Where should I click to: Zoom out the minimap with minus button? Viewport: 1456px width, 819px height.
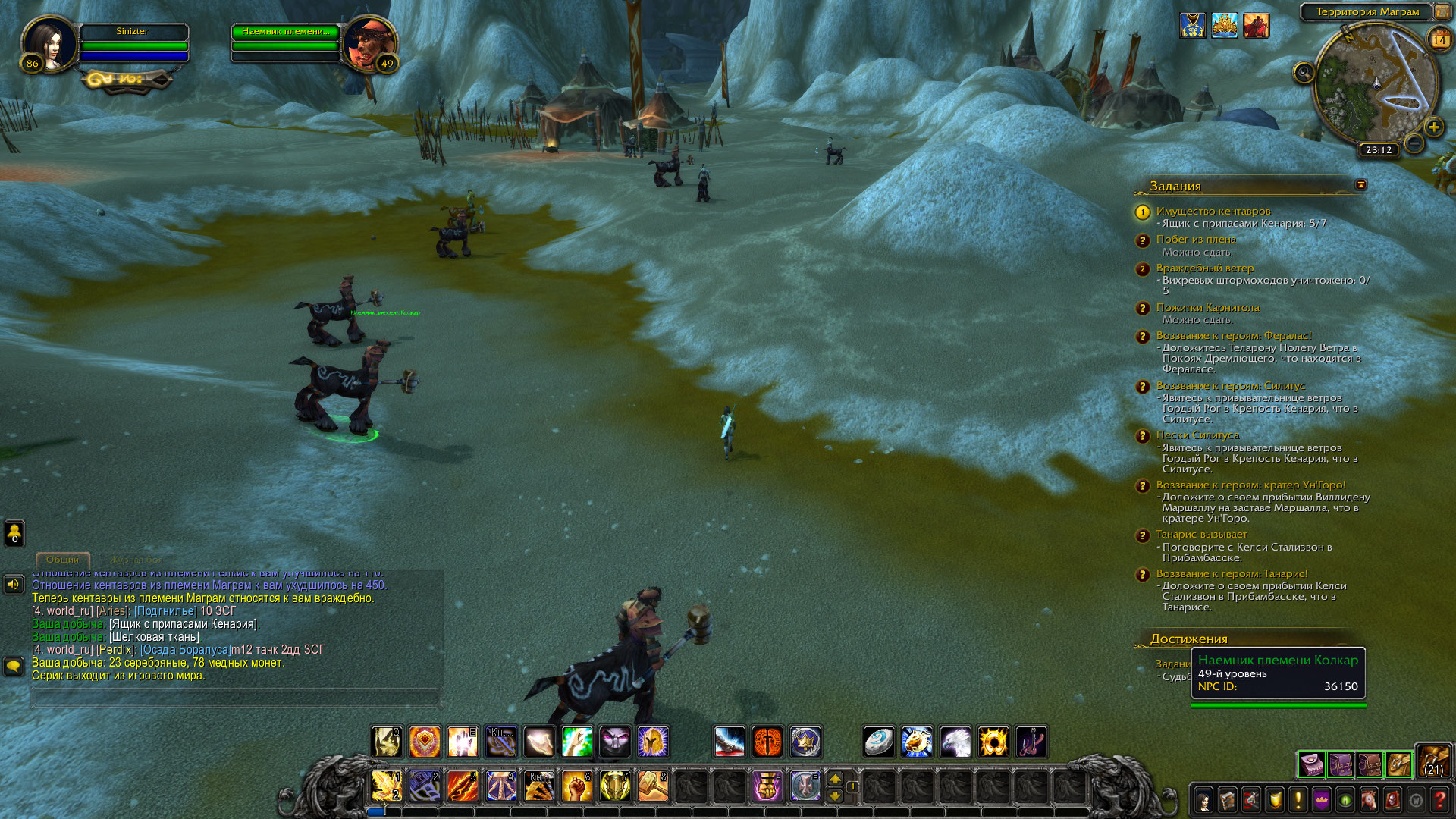pyautogui.click(x=1414, y=143)
